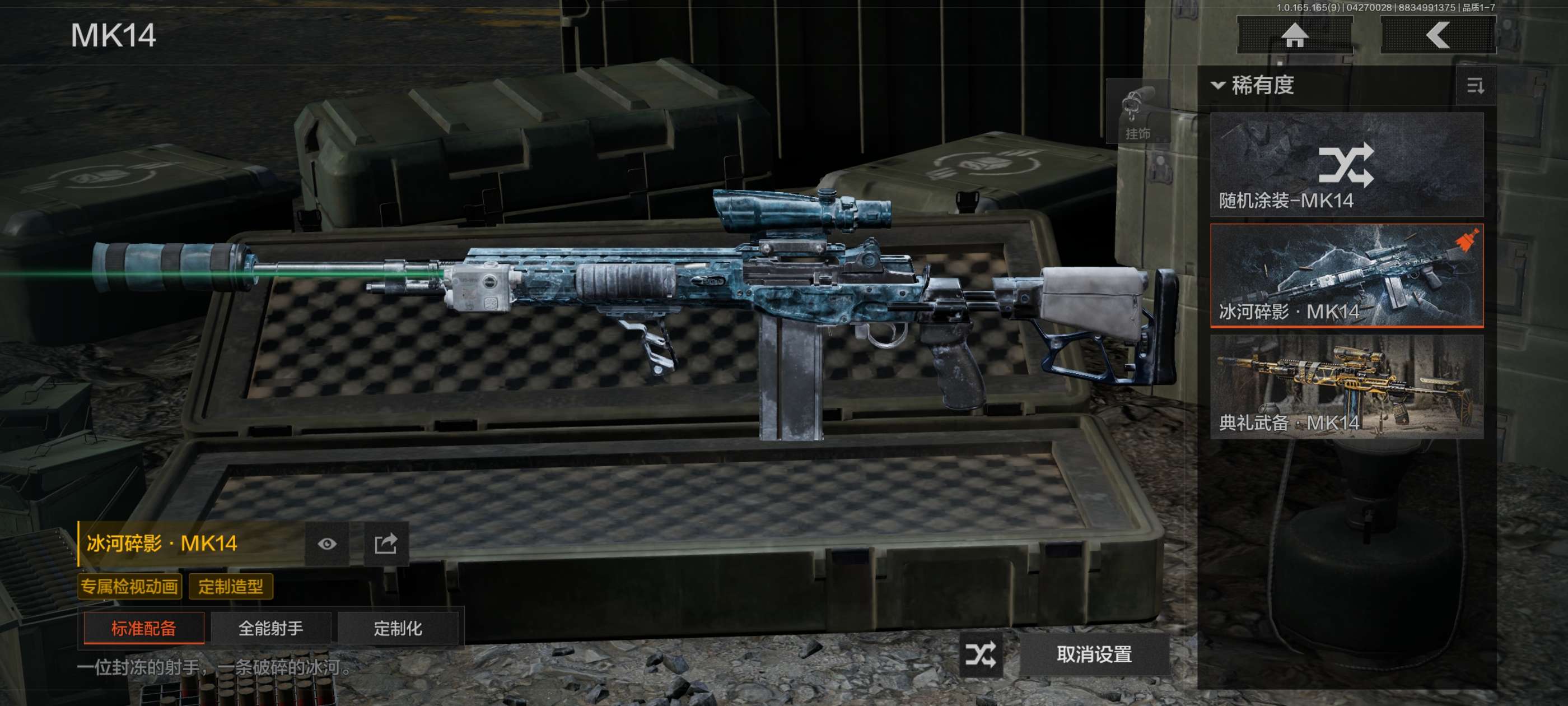Screen dimensions: 1568x706
Task: Toggle the sort order icon
Action: [1475, 86]
